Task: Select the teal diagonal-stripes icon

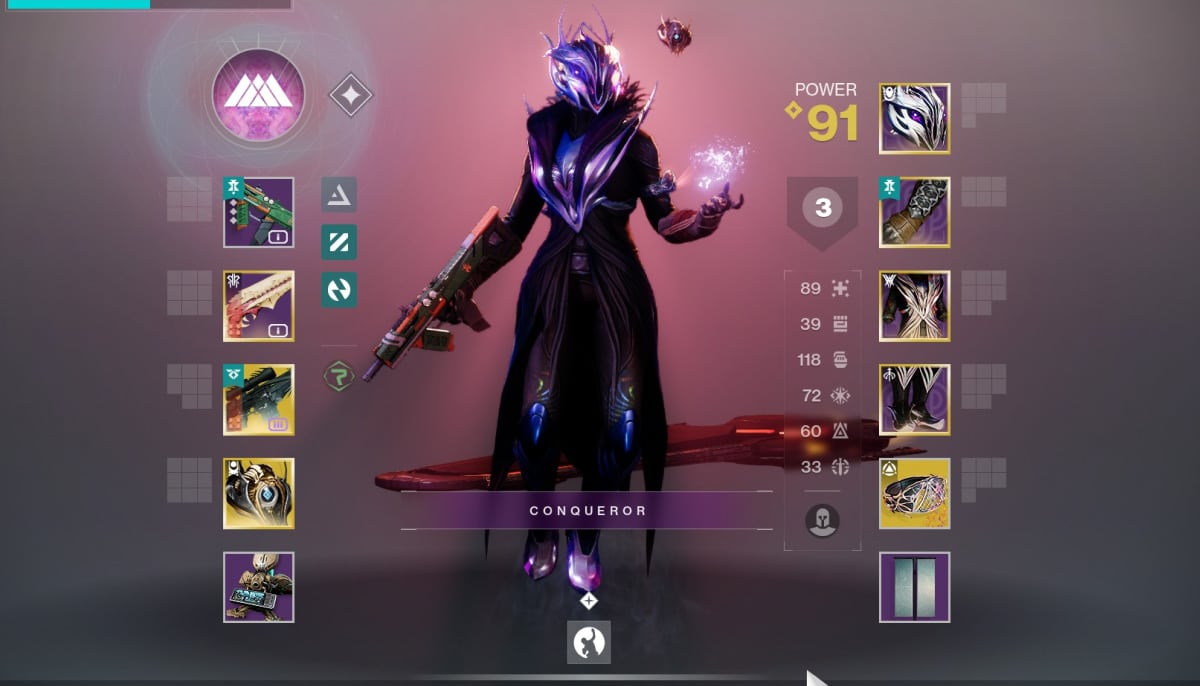Action: (x=339, y=242)
